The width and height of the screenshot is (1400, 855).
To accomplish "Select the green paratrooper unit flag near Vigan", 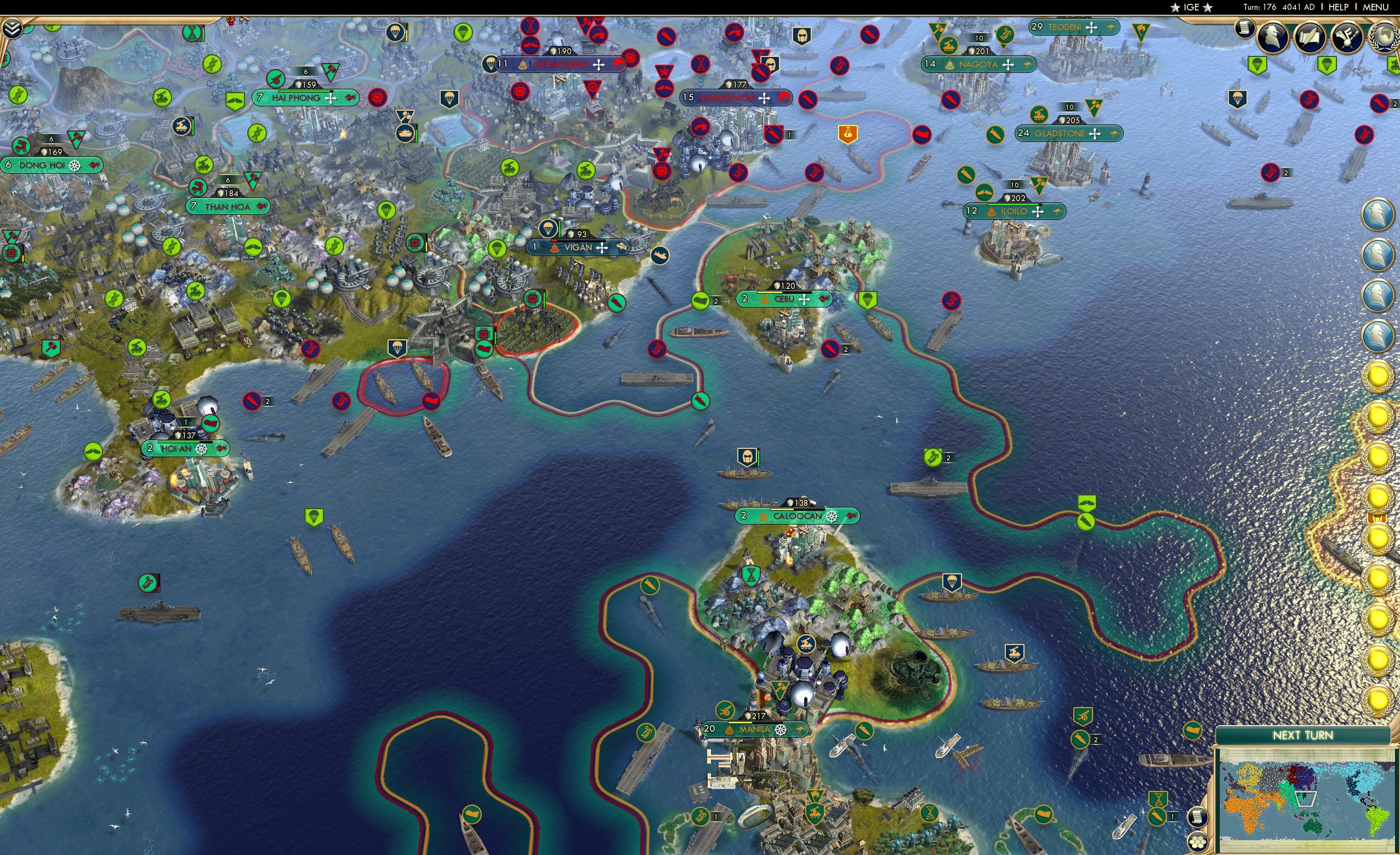I will coord(497,248).
